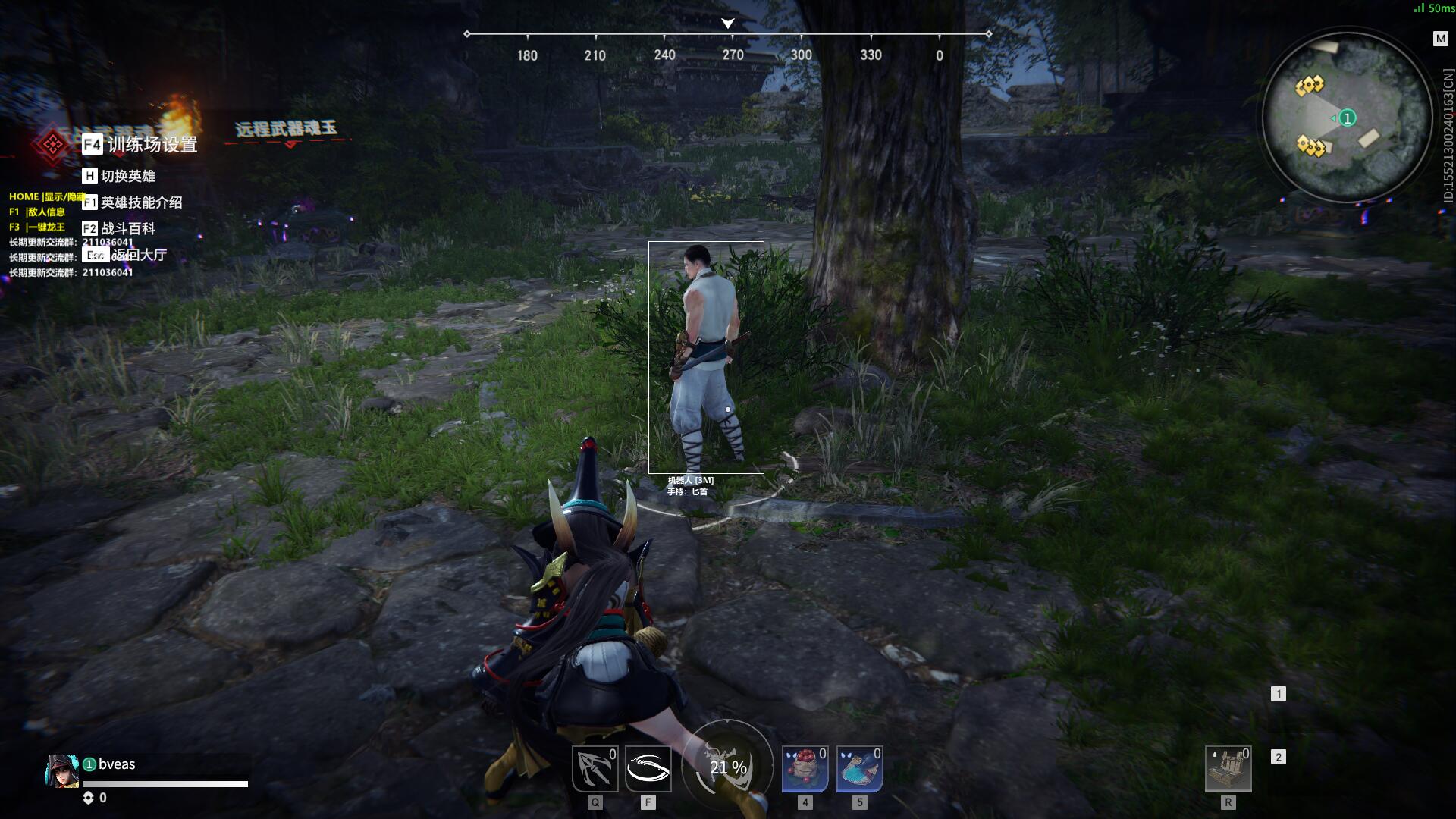The image size is (1456, 819).
Task: Click the circular 21% rage gauge
Action: pos(727,766)
